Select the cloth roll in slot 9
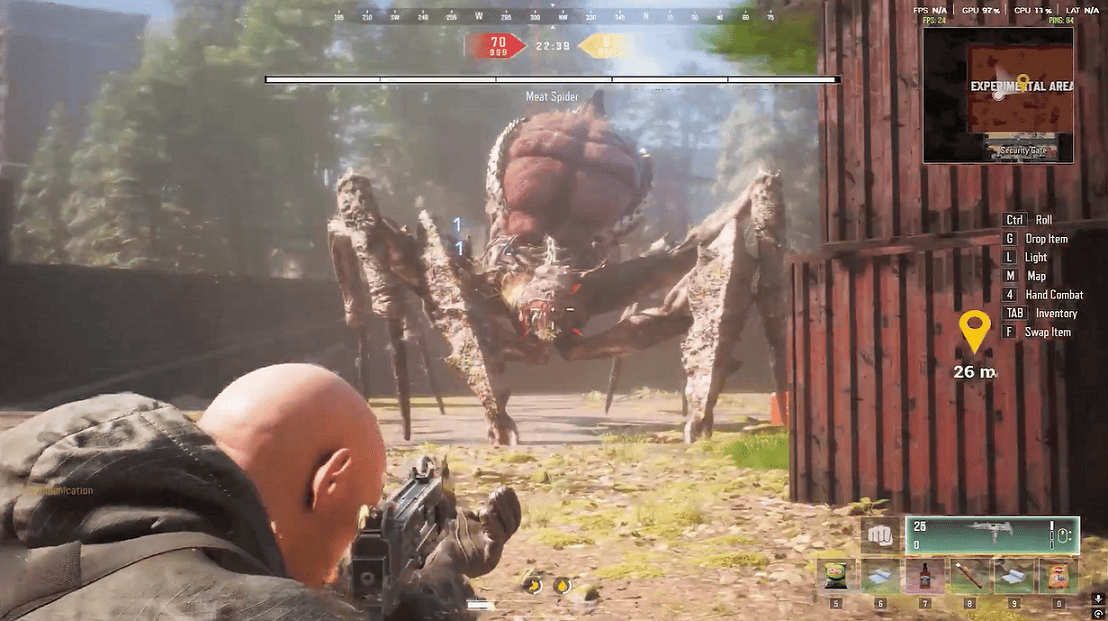1108x621 pixels. (1012, 577)
